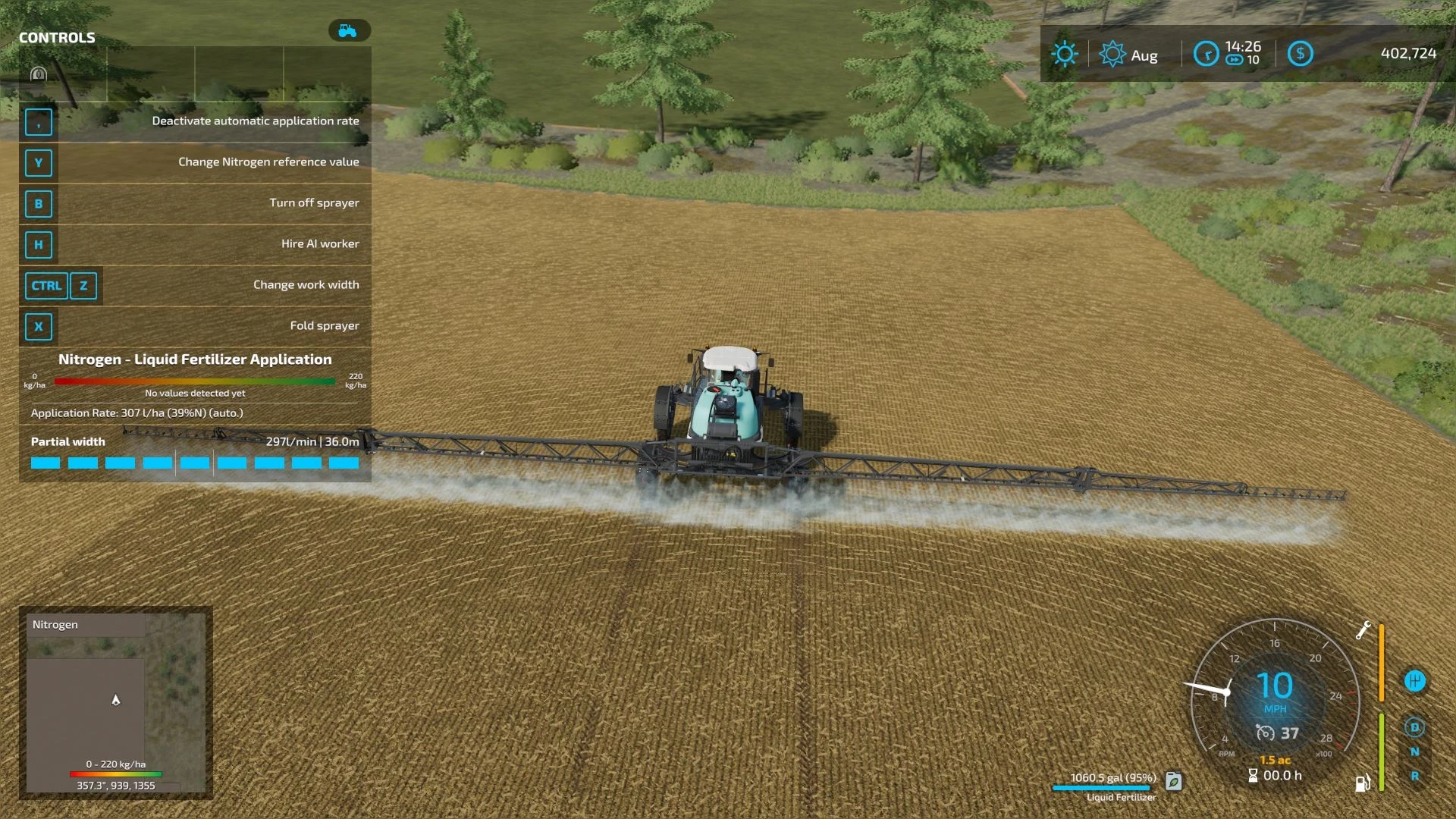Toggle off the rightmost partial width segment
This screenshot has height=819, width=1456.
pyautogui.click(x=345, y=462)
